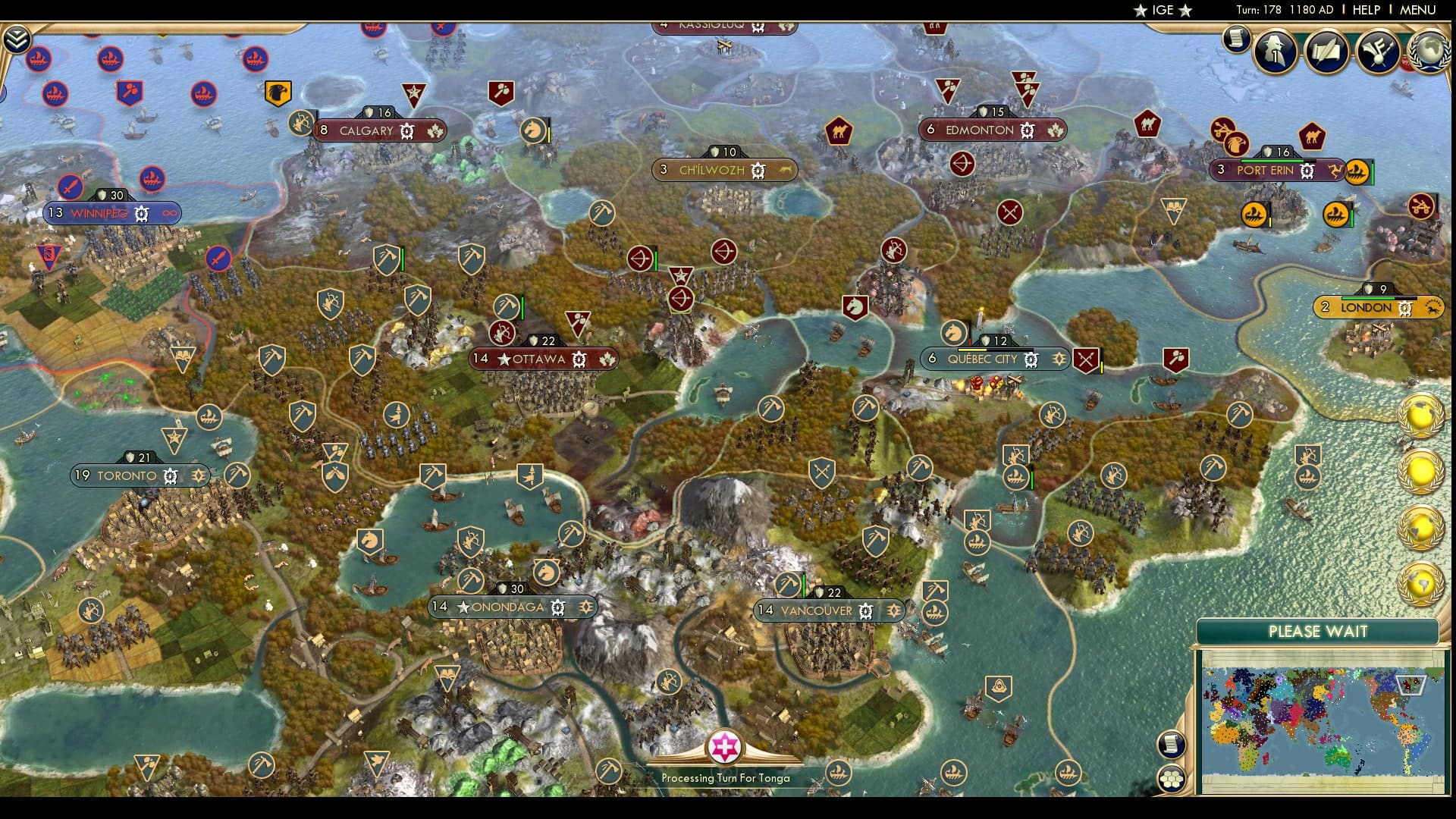Choose the Vancouver city banner
1456x819 pixels.
(816, 610)
